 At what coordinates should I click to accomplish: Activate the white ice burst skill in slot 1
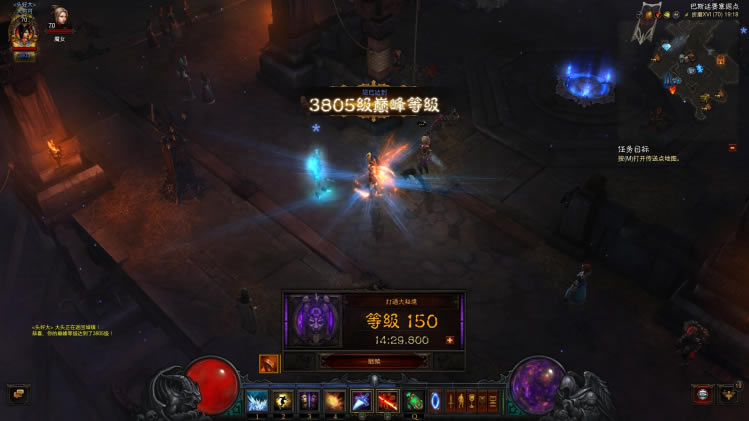click(x=257, y=401)
